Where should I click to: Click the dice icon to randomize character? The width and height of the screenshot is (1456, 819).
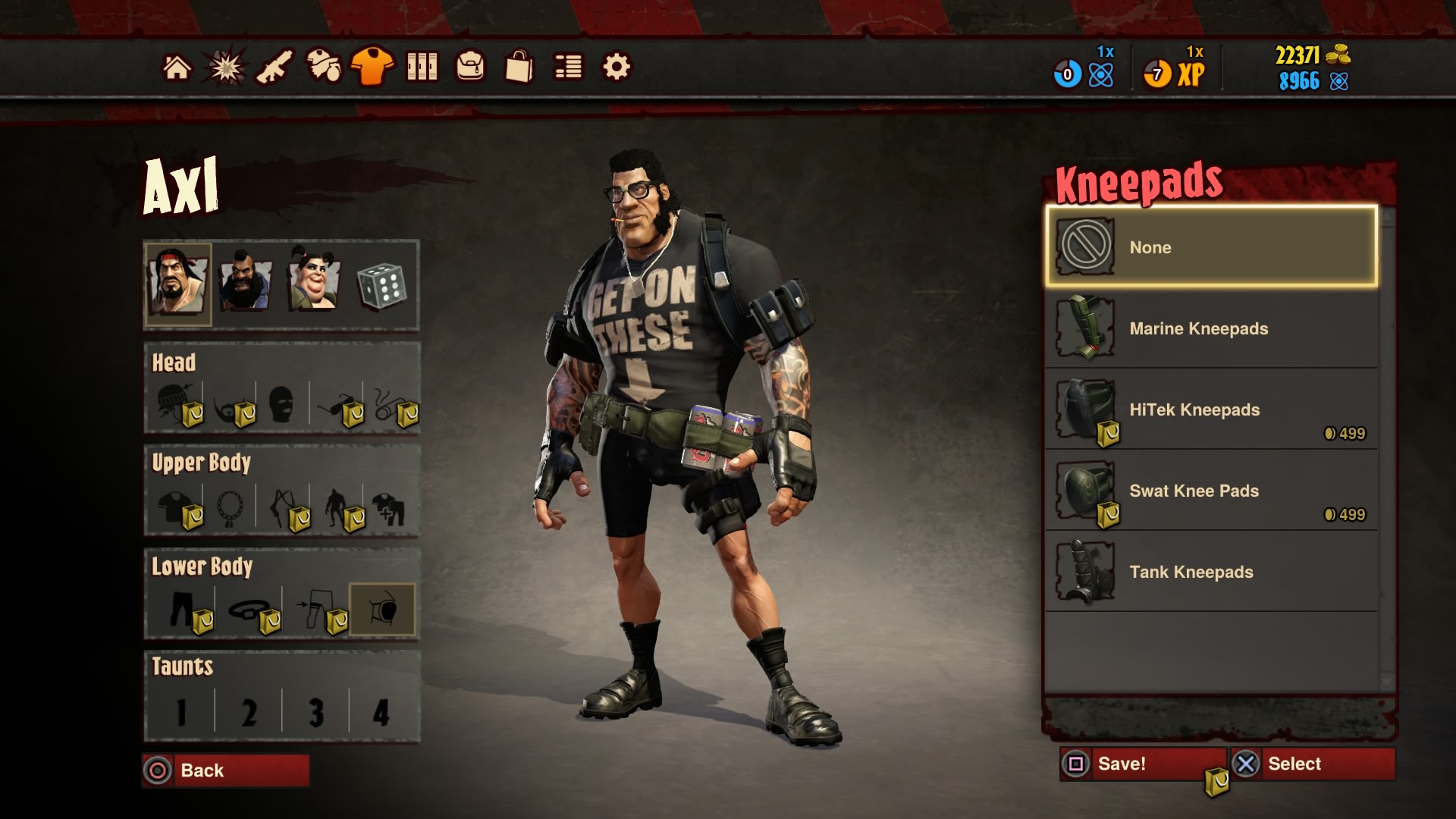[384, 284]
